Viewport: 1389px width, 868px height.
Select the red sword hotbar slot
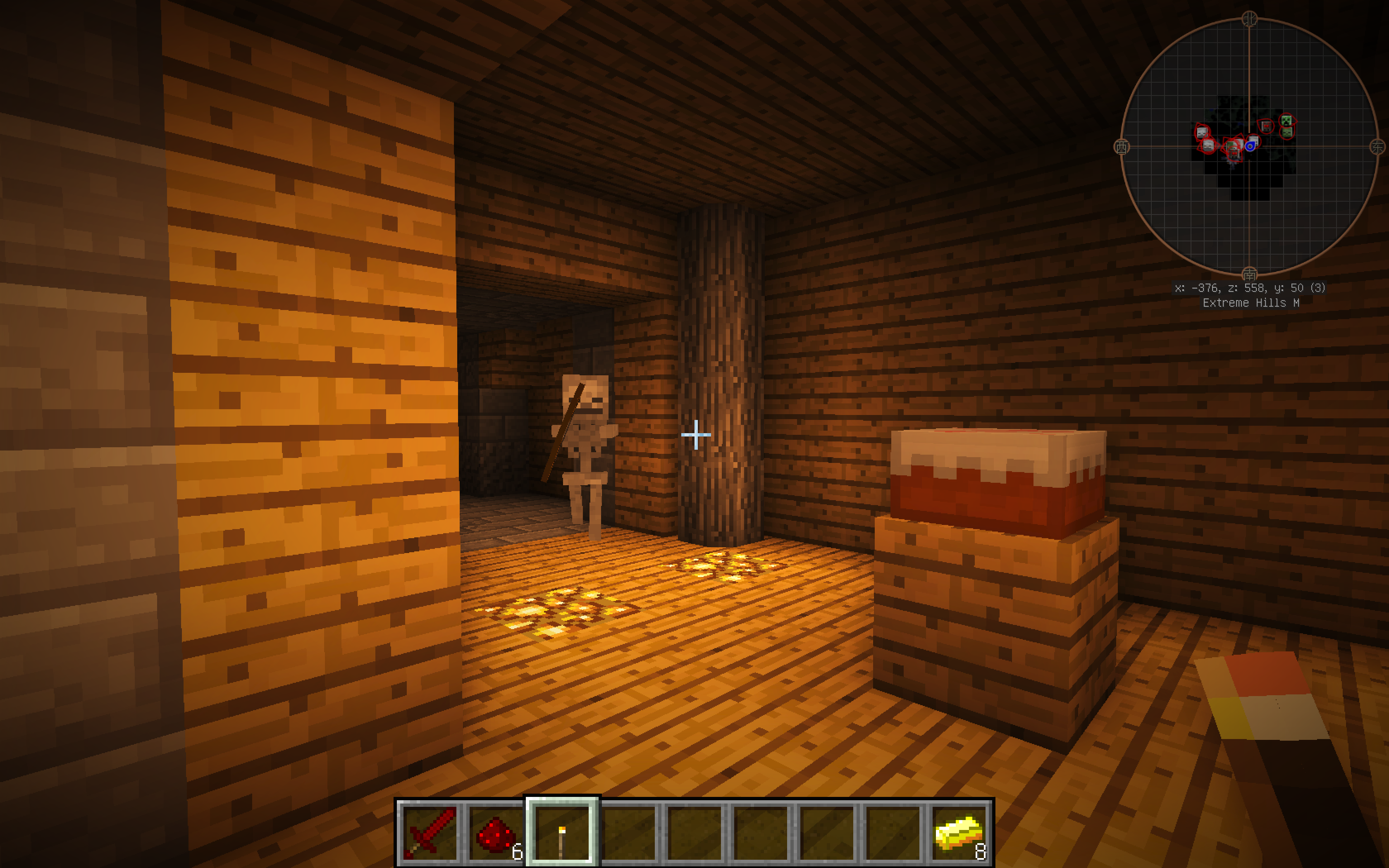tap(430, 832)
